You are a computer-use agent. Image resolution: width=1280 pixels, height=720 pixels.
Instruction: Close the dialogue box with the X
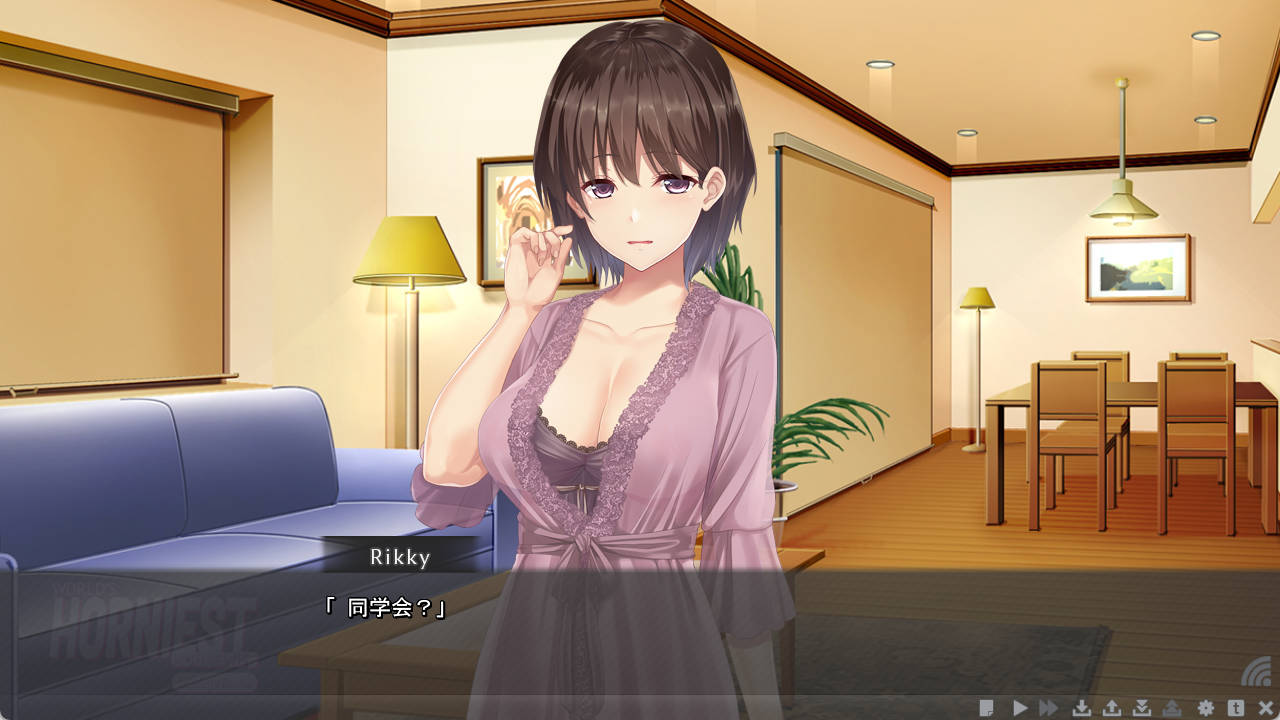(1265, 708)
